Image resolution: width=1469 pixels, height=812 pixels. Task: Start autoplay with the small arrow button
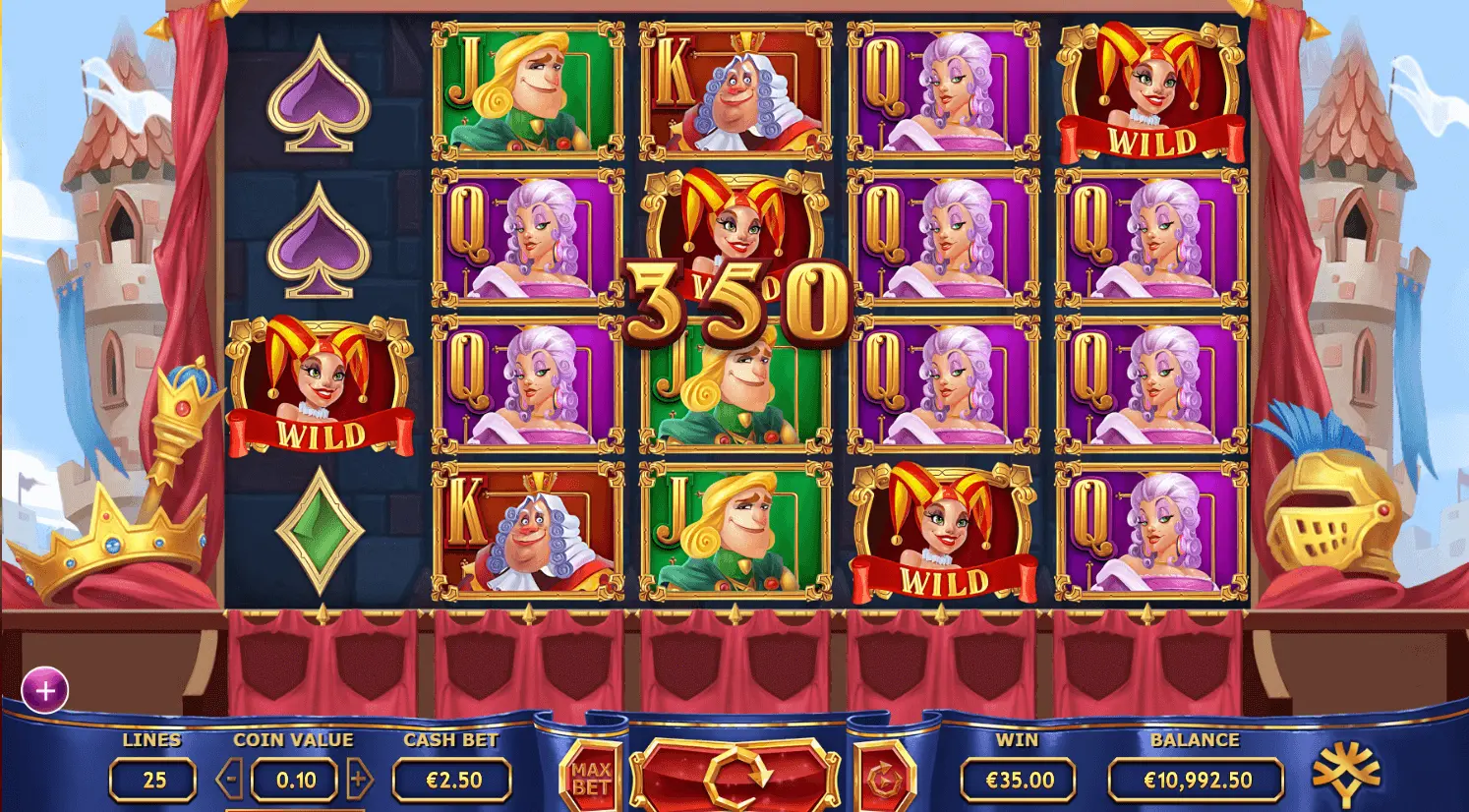point(880,778)
